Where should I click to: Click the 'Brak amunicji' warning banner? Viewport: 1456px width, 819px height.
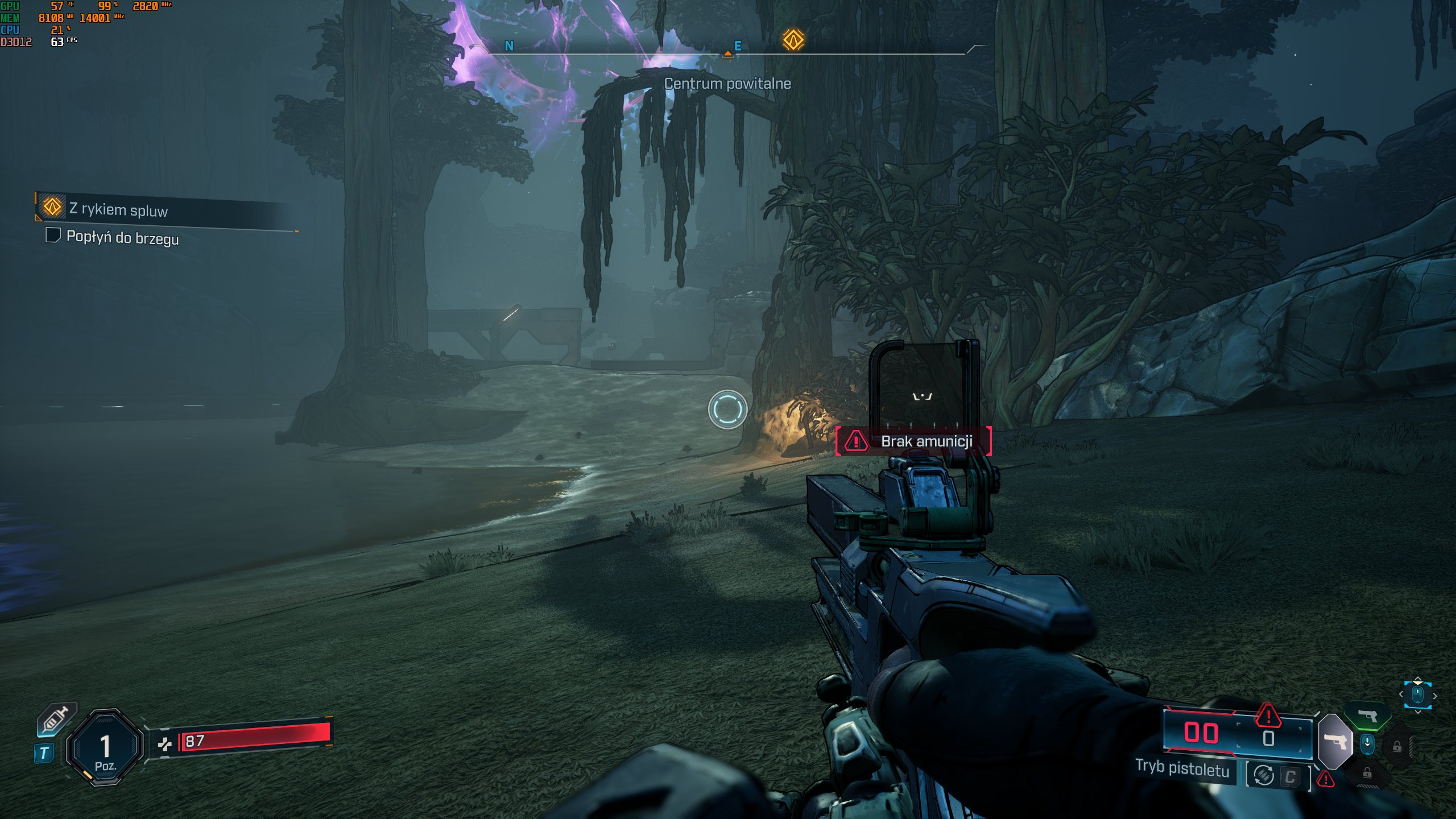click(x=913, y=441)
